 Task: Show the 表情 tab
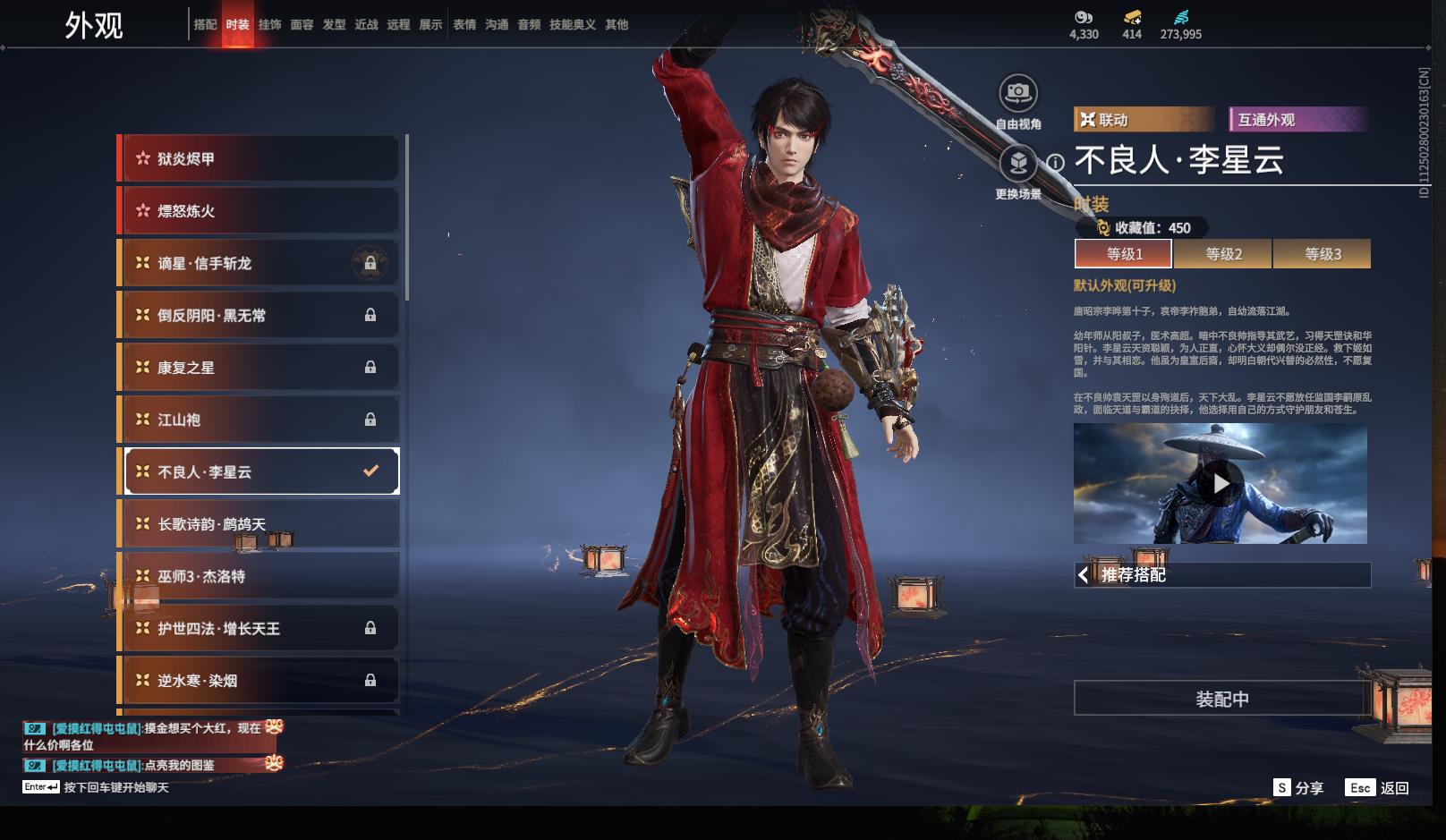(464, 24)
